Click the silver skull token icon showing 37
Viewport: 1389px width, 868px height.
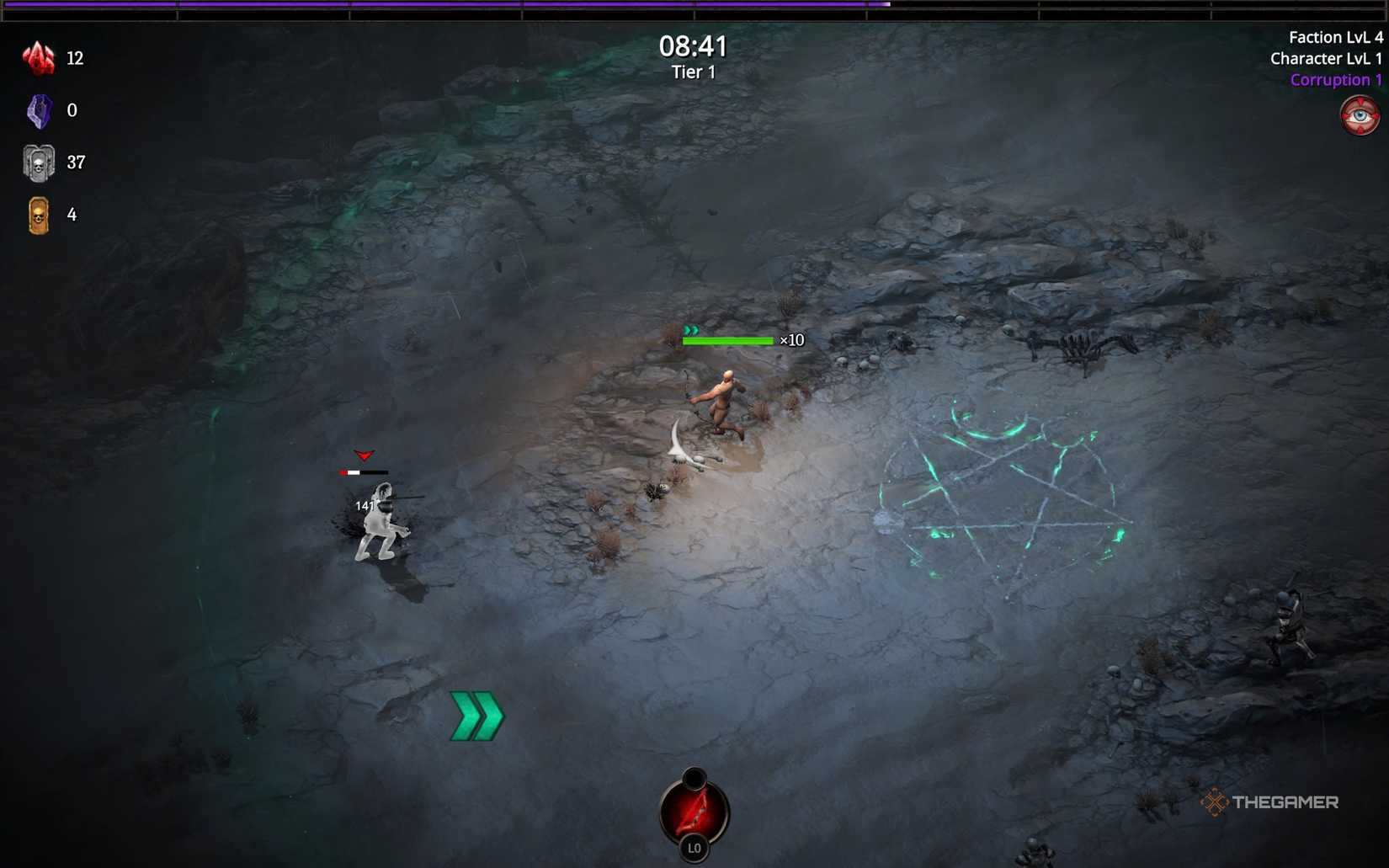point(37,162)
